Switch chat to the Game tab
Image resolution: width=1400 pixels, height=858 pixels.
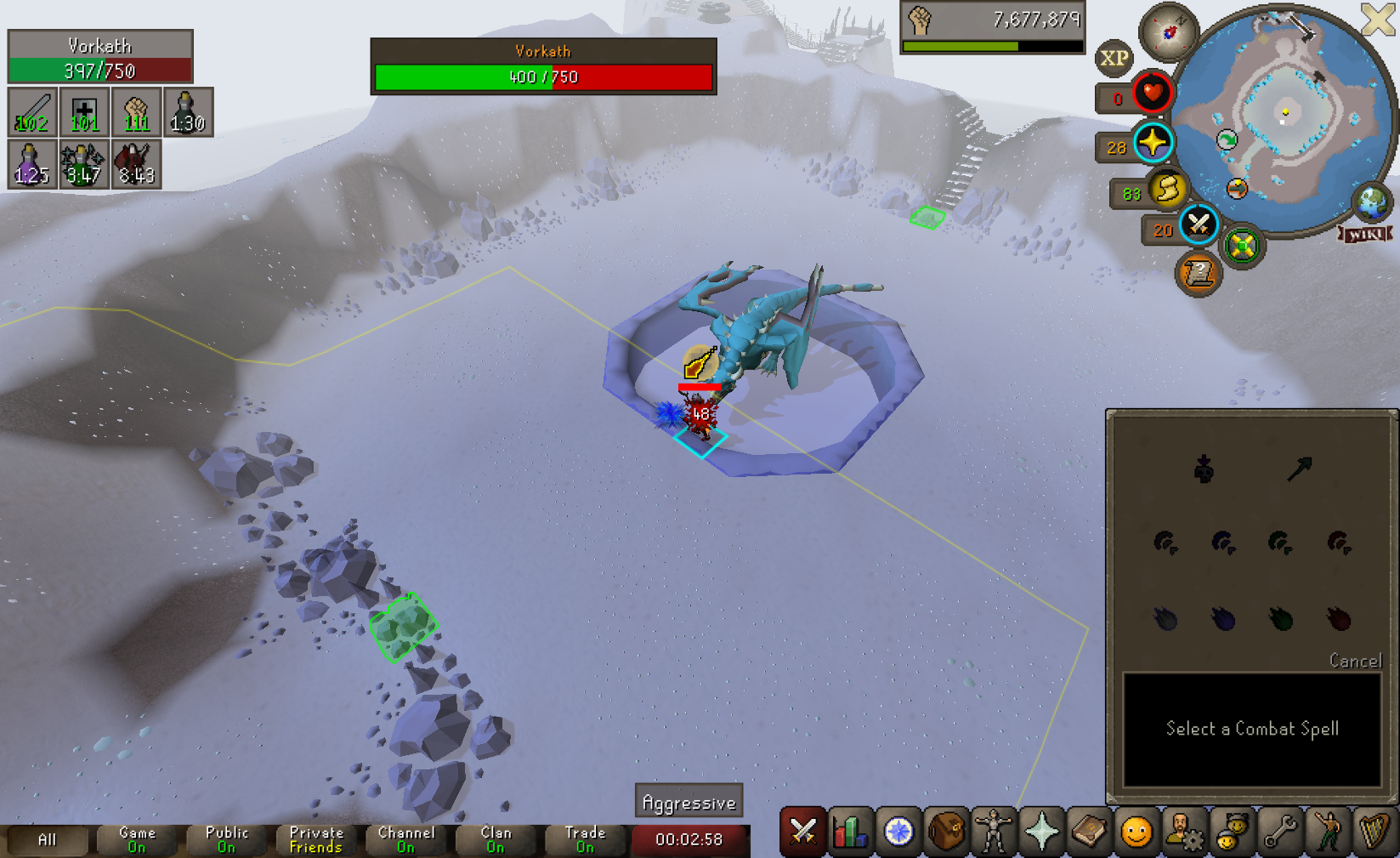(x=137, y=839)
